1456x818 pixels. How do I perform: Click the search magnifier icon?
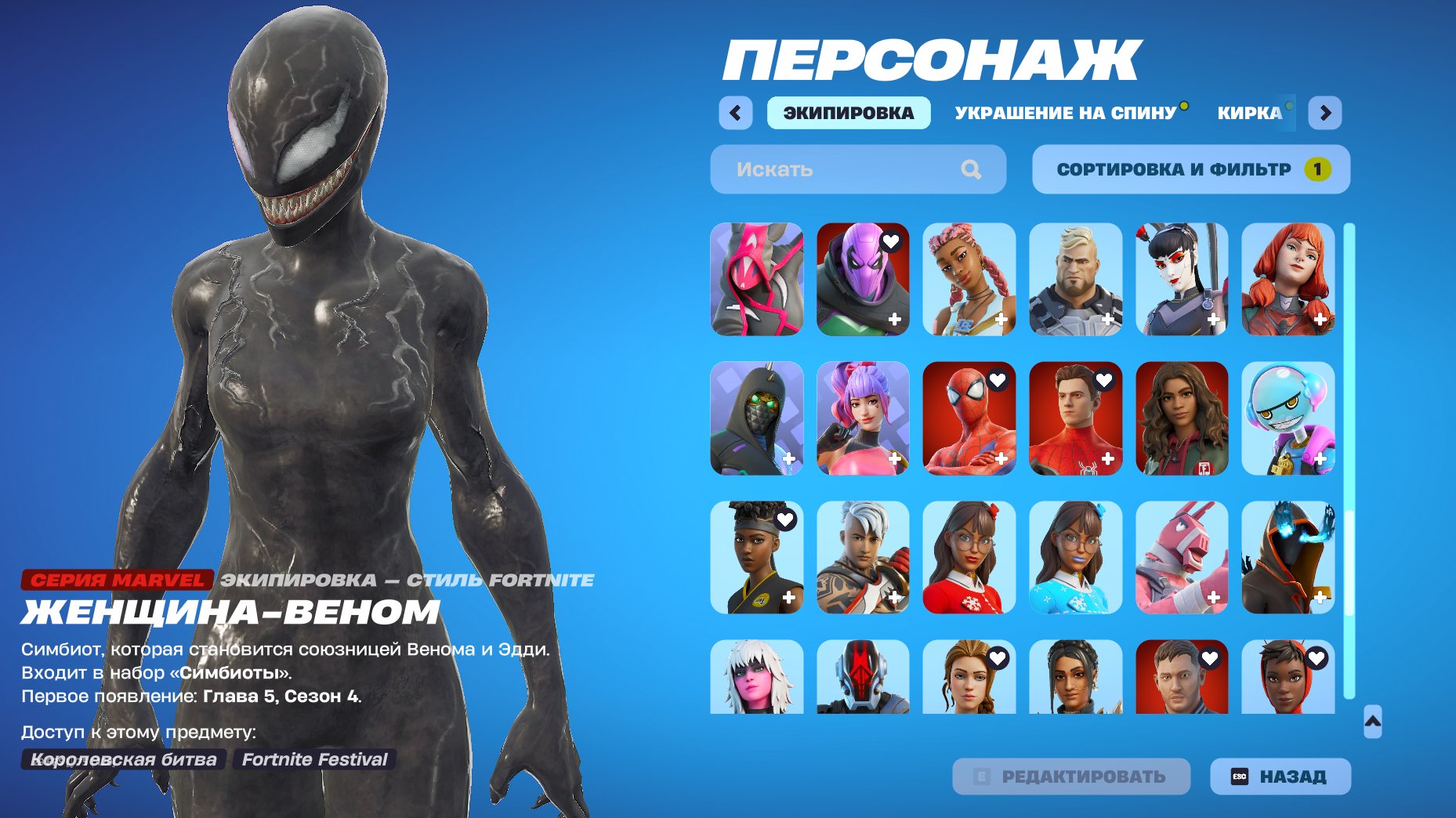click(972, 169)
